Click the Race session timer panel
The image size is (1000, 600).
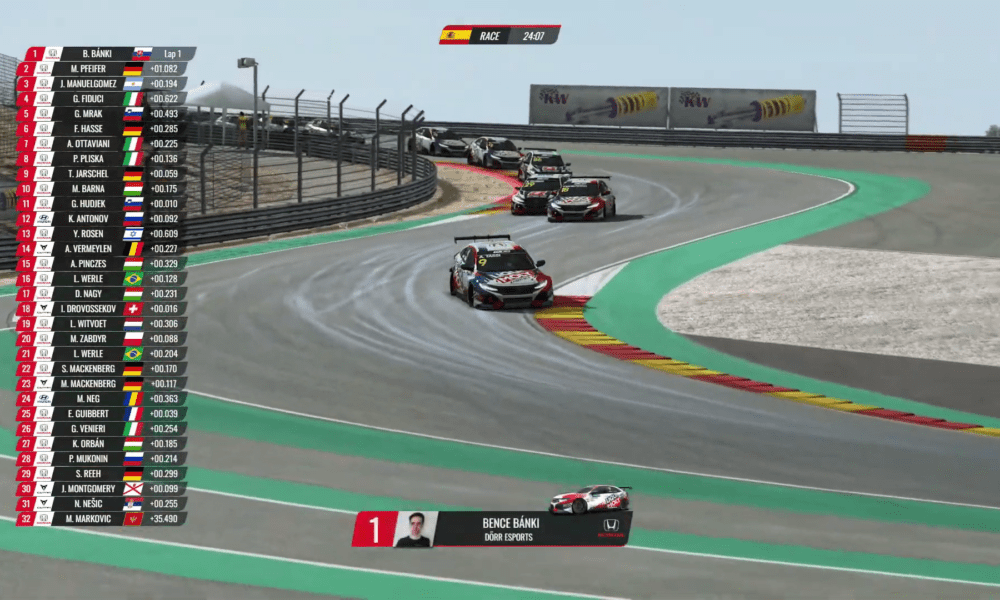(x=500, y=35)
